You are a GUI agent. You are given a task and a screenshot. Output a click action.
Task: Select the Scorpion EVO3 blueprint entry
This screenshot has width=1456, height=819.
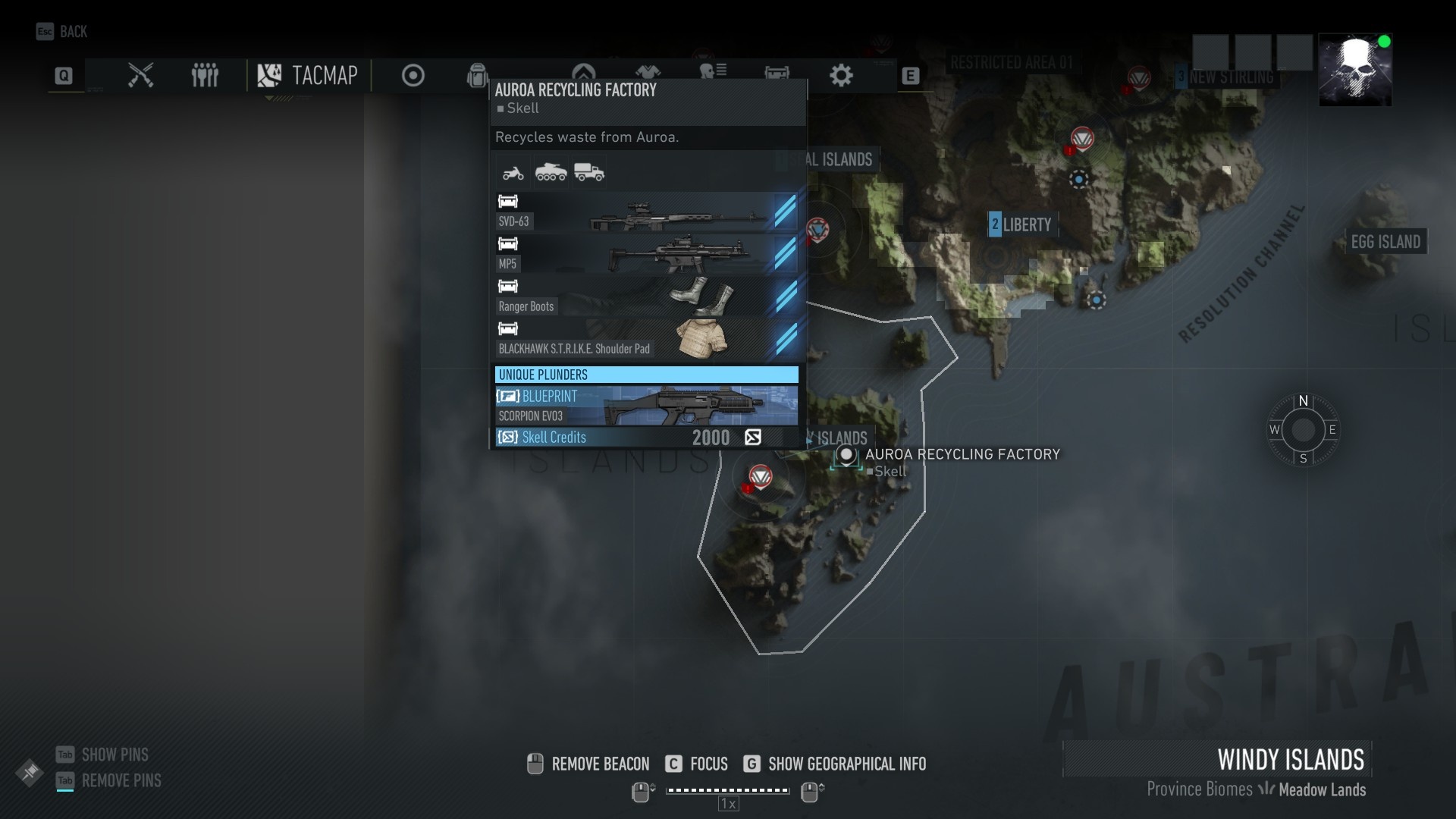646,406
